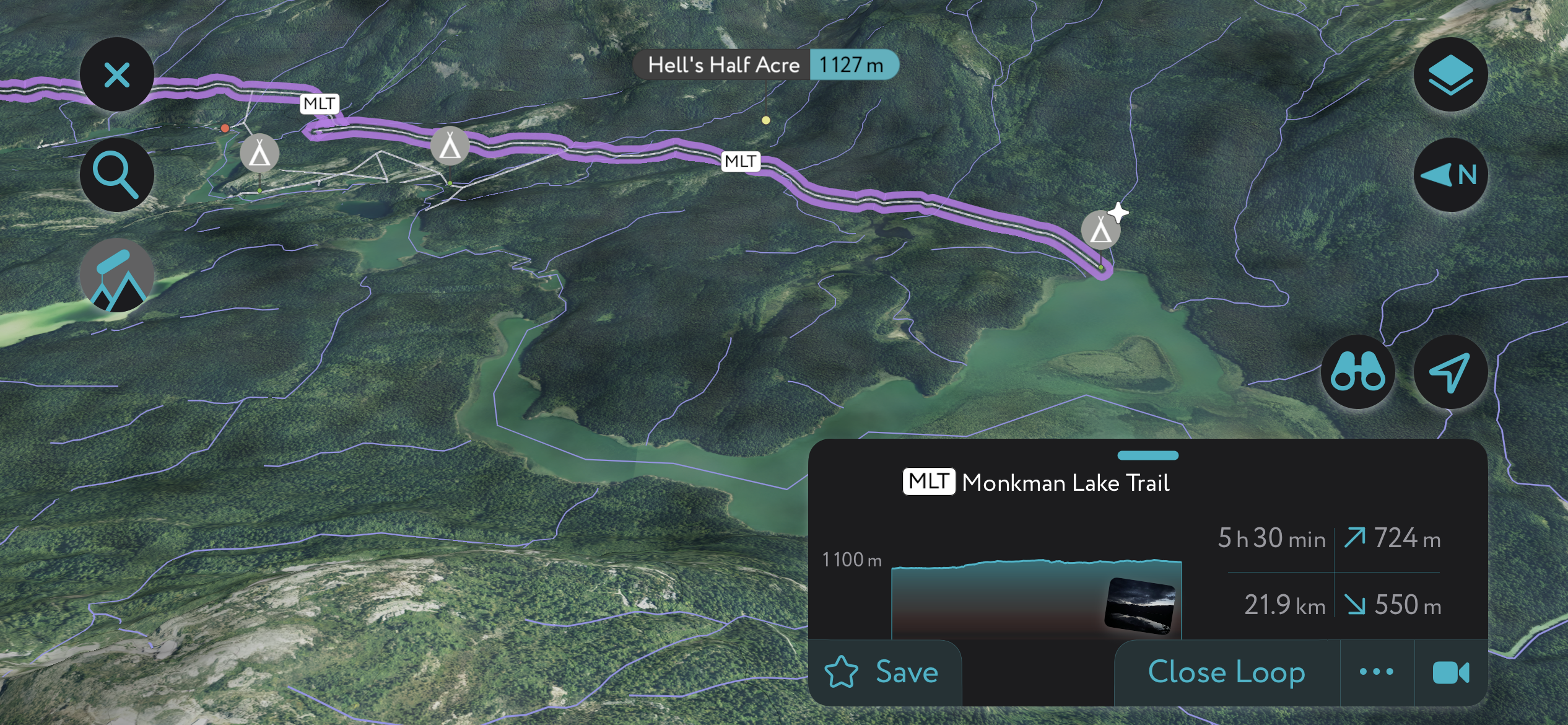Open the map layers menu
The width and height of the screenshot is (1568, 725).
1450,75
